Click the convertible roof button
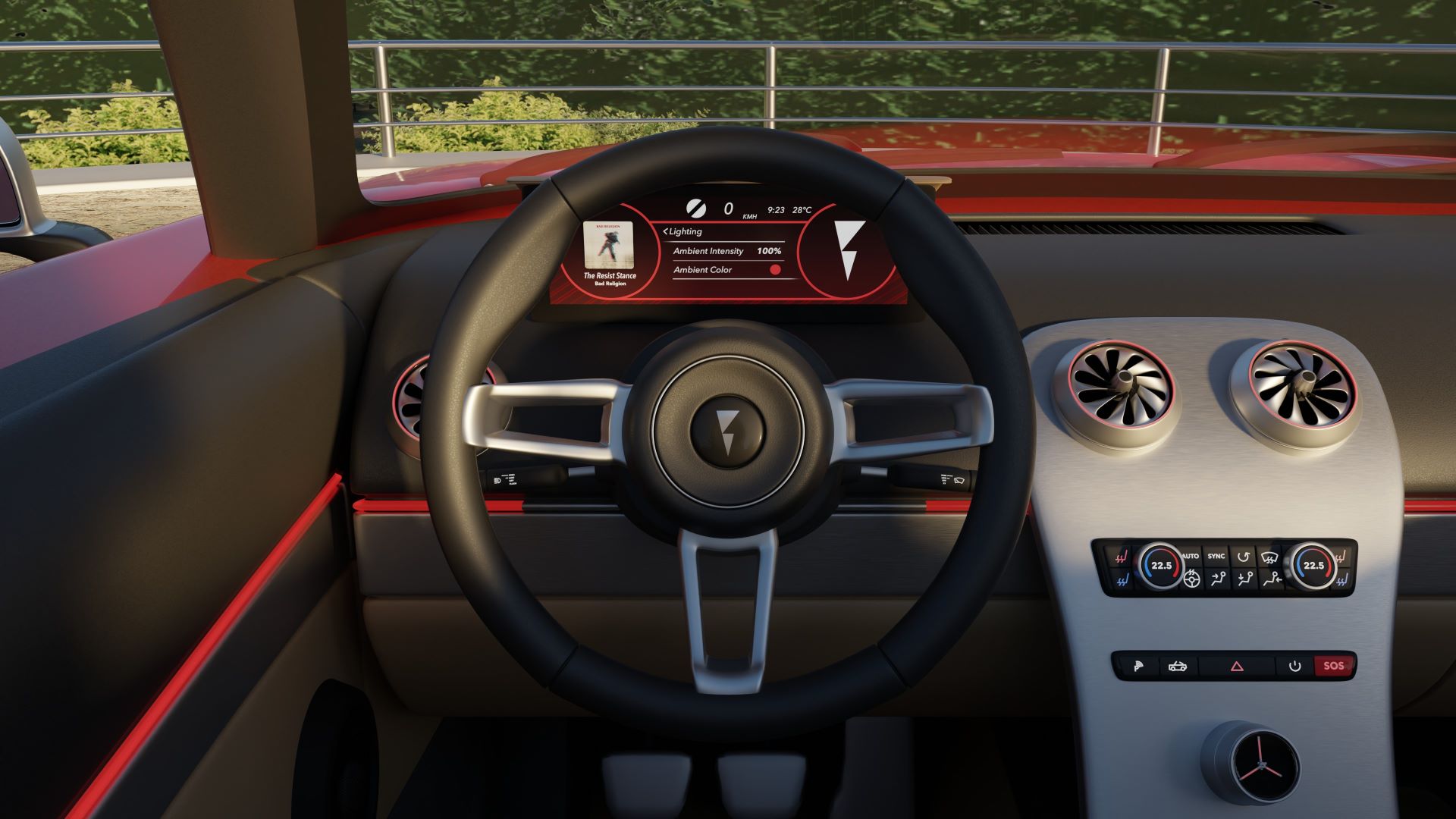This screenshot has height=819, width=1456. (1177, 667)
